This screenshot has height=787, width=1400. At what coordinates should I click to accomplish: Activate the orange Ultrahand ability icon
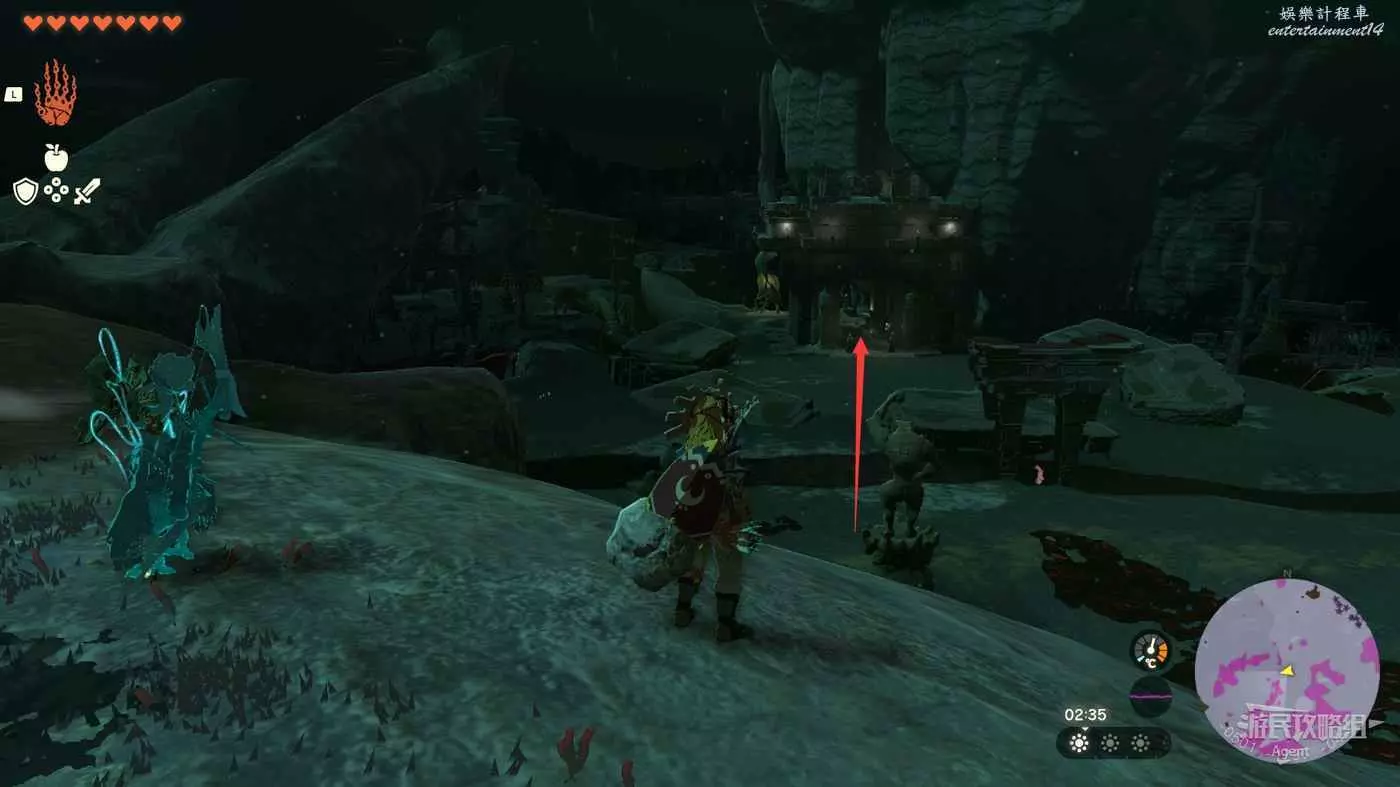click(55, 93)
